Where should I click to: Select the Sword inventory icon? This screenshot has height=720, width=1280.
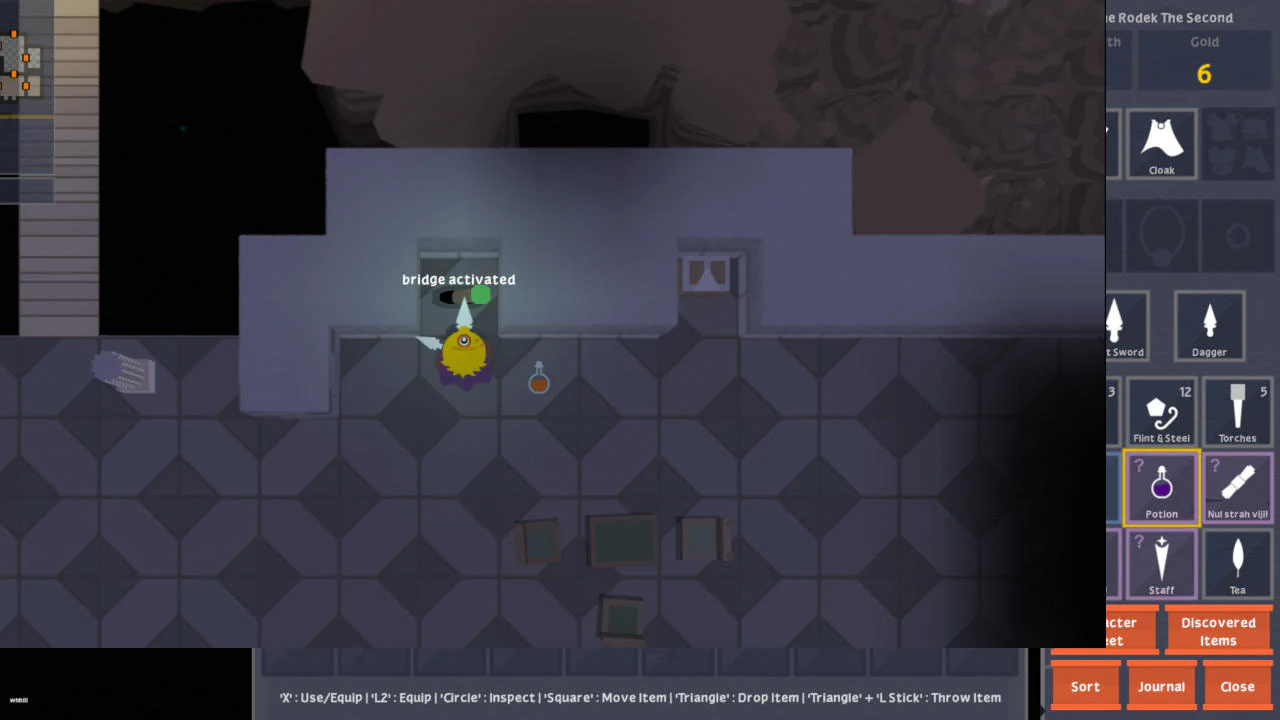pos(1122,325)
